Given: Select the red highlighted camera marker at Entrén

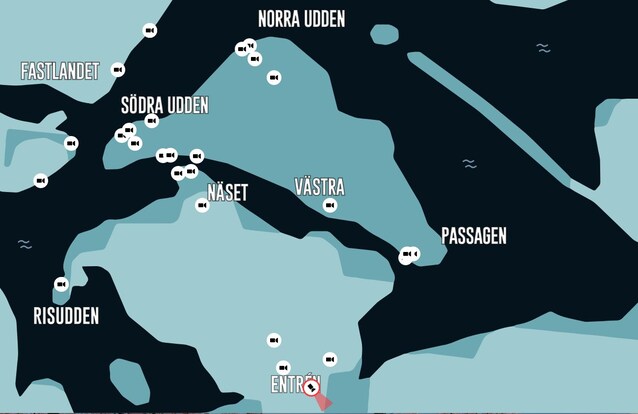Looking at the screenshot, I should 312,386.
